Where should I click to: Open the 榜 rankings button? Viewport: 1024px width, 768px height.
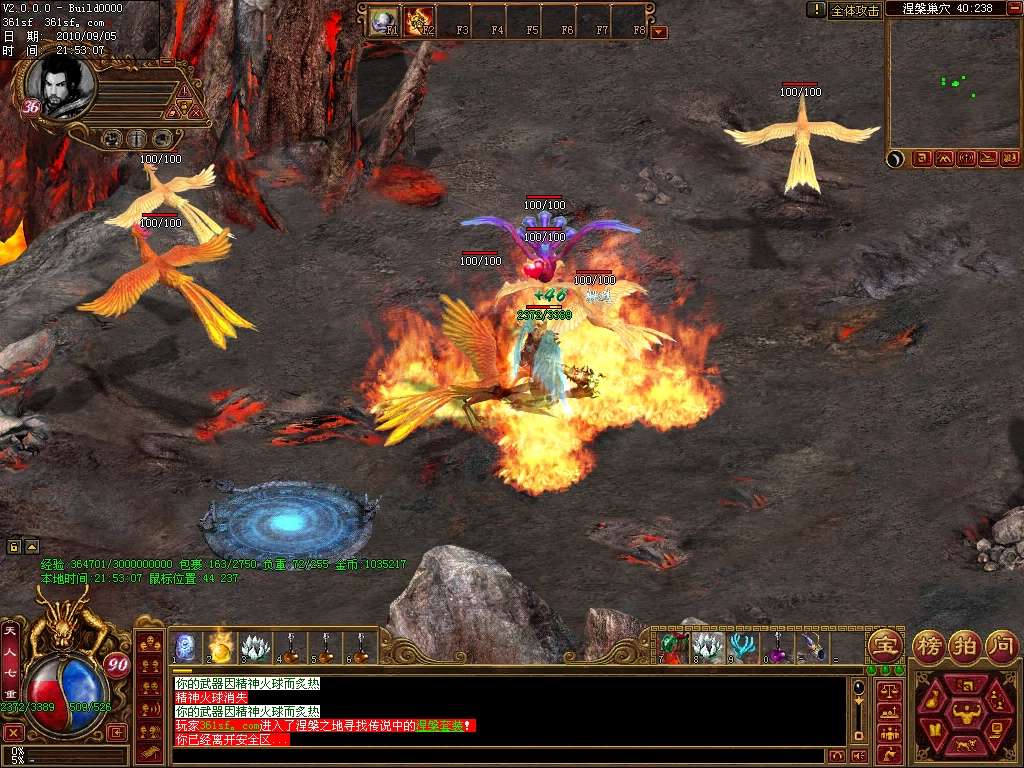[930, 644]
